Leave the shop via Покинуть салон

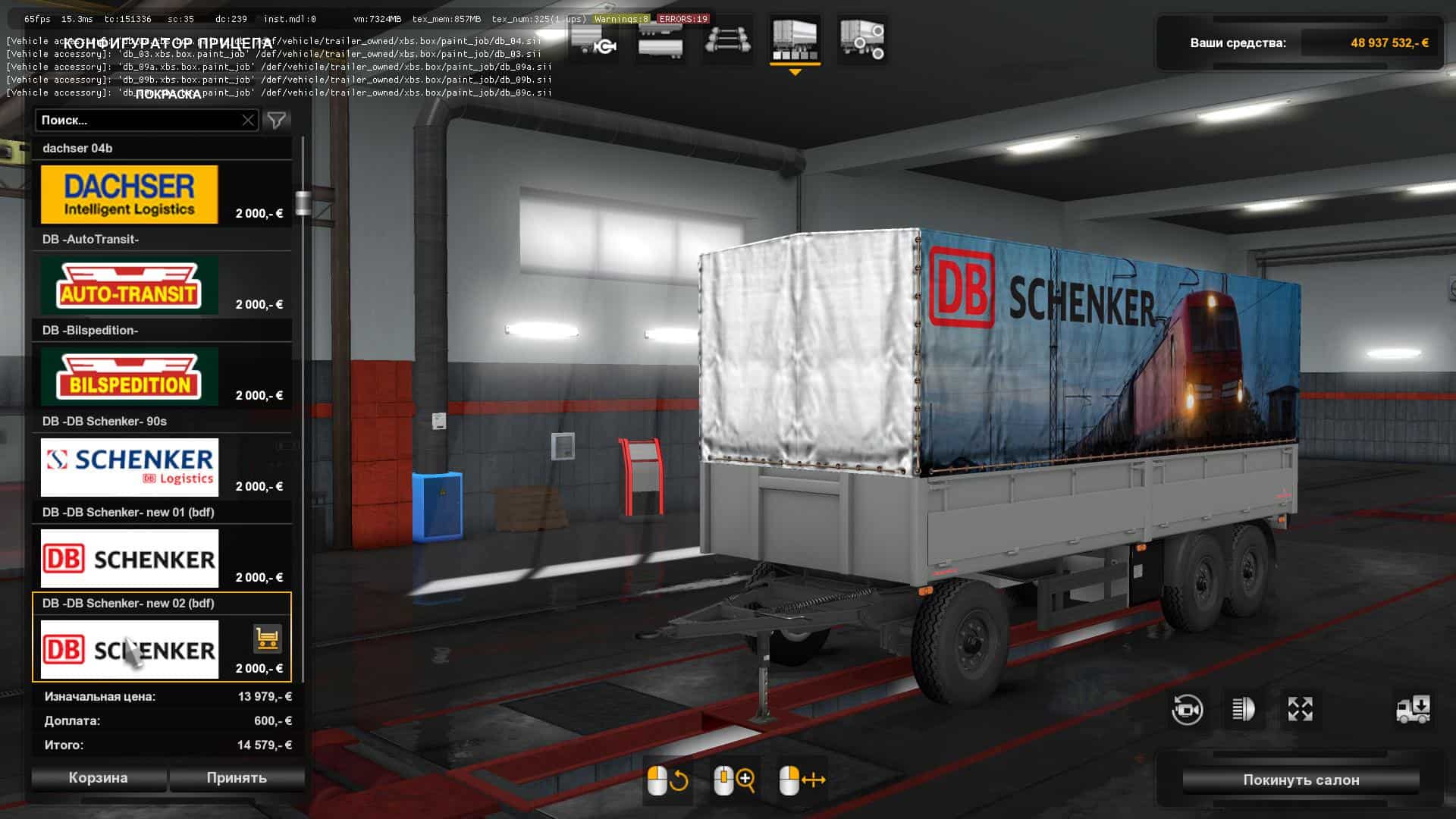click(x=1301, y=780)
